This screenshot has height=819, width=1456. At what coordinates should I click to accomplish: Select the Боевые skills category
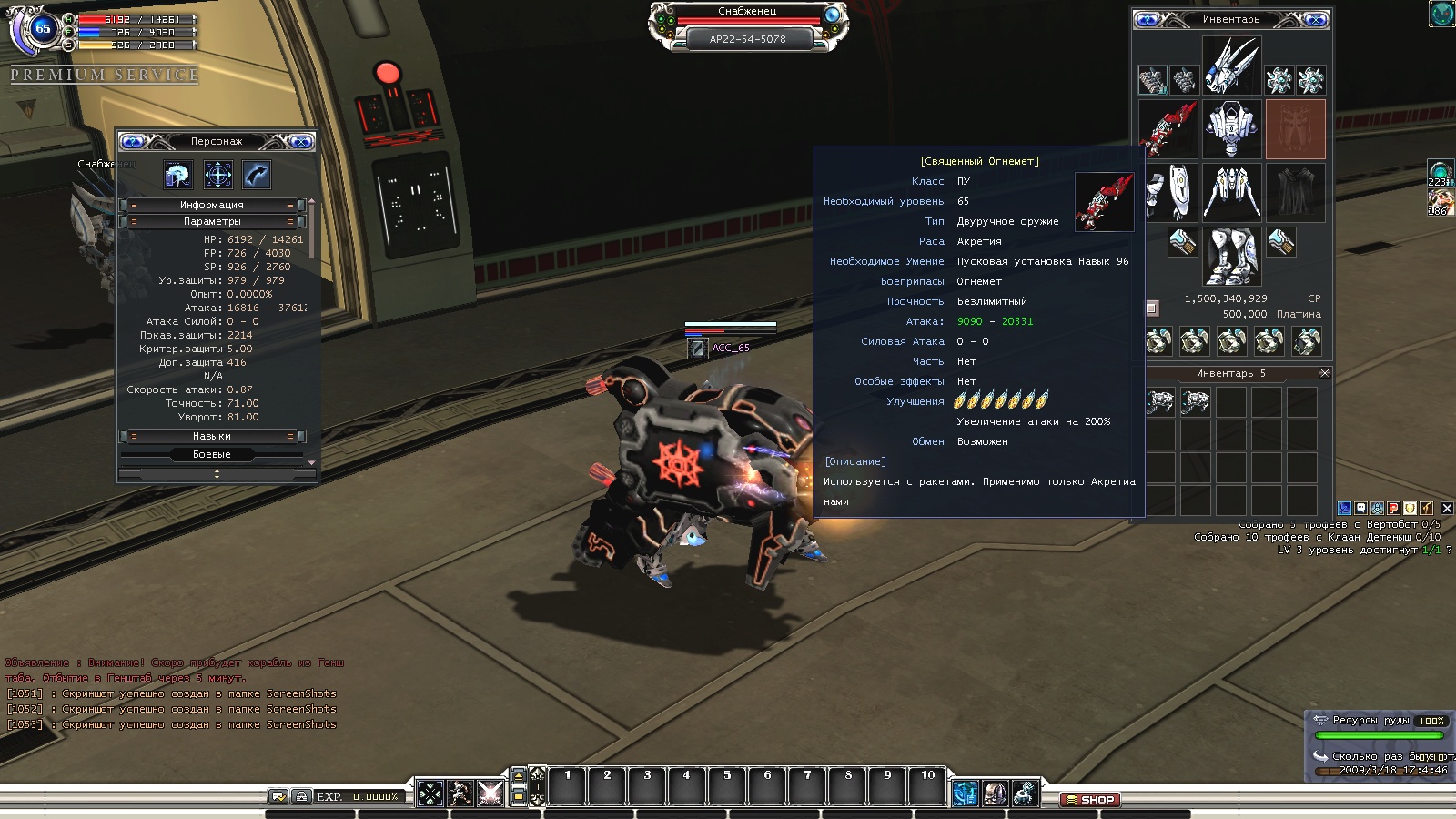click(211, 454)
